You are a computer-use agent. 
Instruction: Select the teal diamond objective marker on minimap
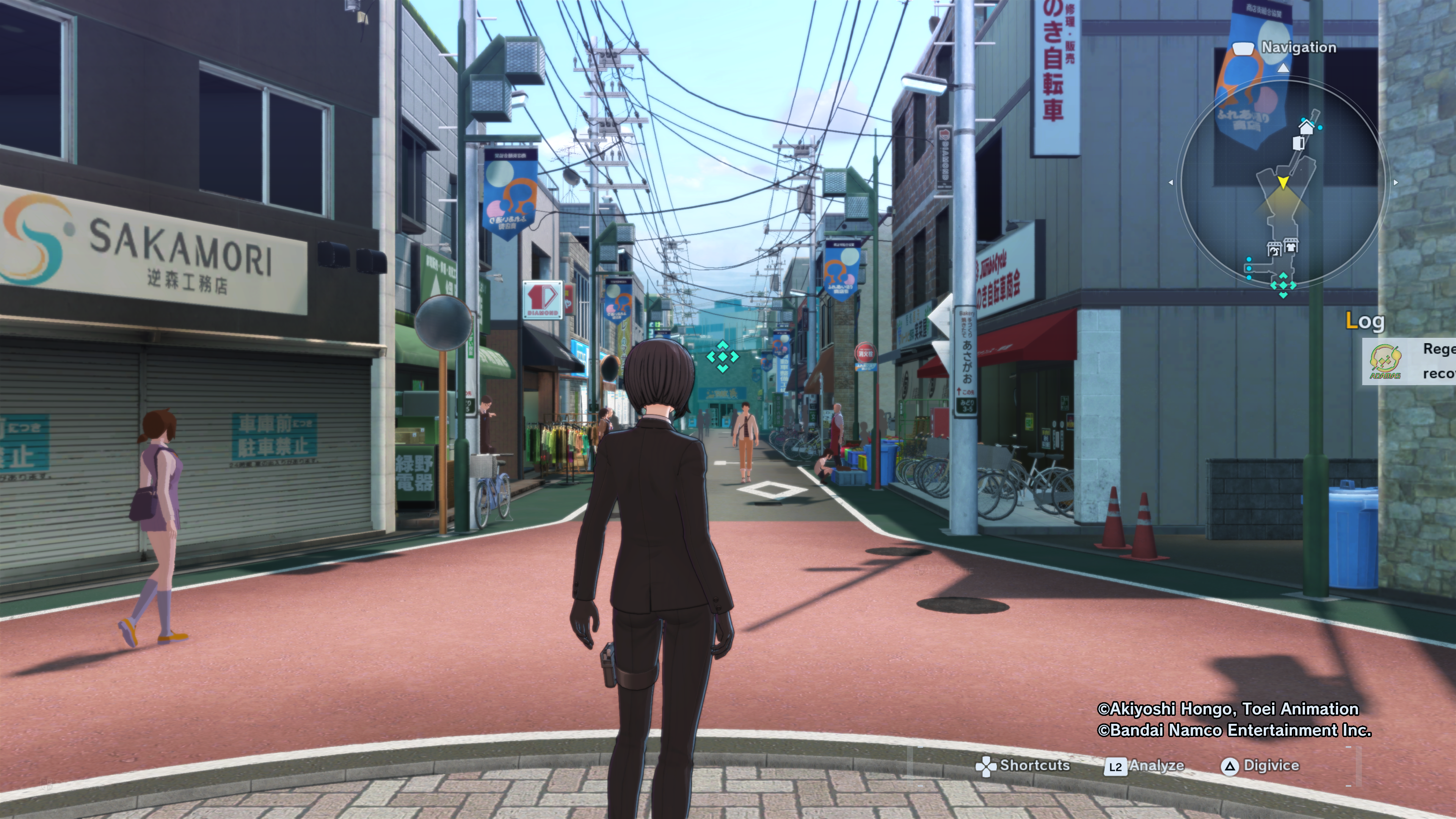coord(1283,284)
